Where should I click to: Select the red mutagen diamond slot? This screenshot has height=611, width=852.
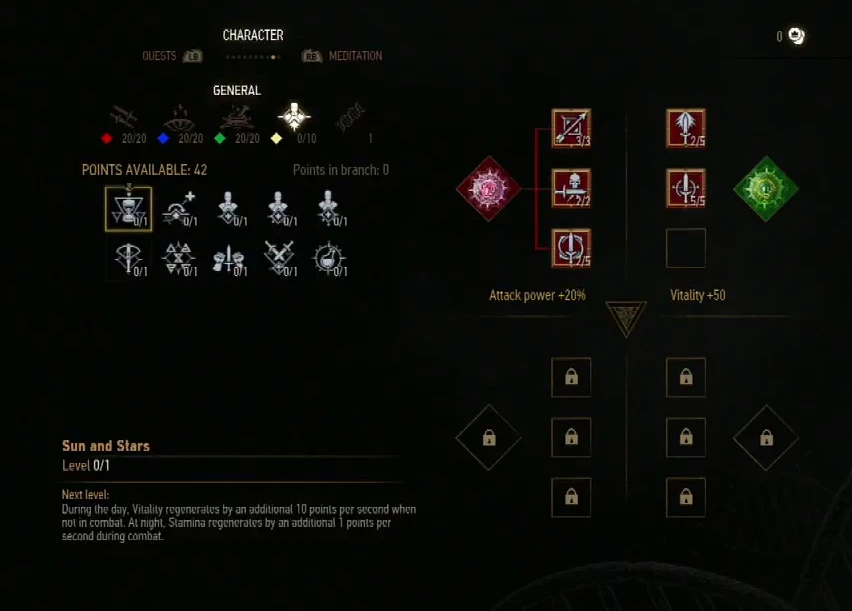point(488,188)
